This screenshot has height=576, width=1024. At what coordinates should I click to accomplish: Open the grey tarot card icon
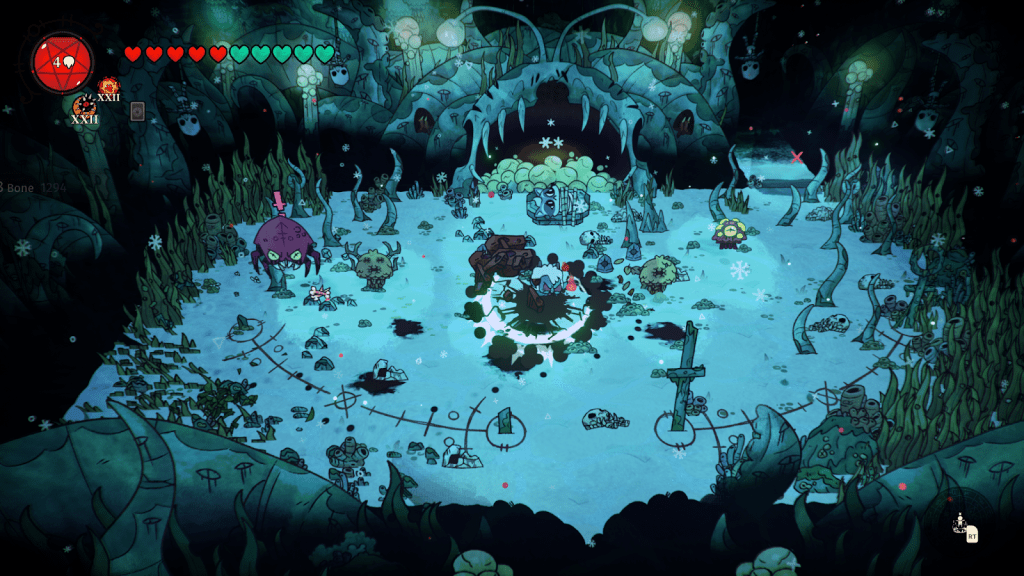(137, 111)
